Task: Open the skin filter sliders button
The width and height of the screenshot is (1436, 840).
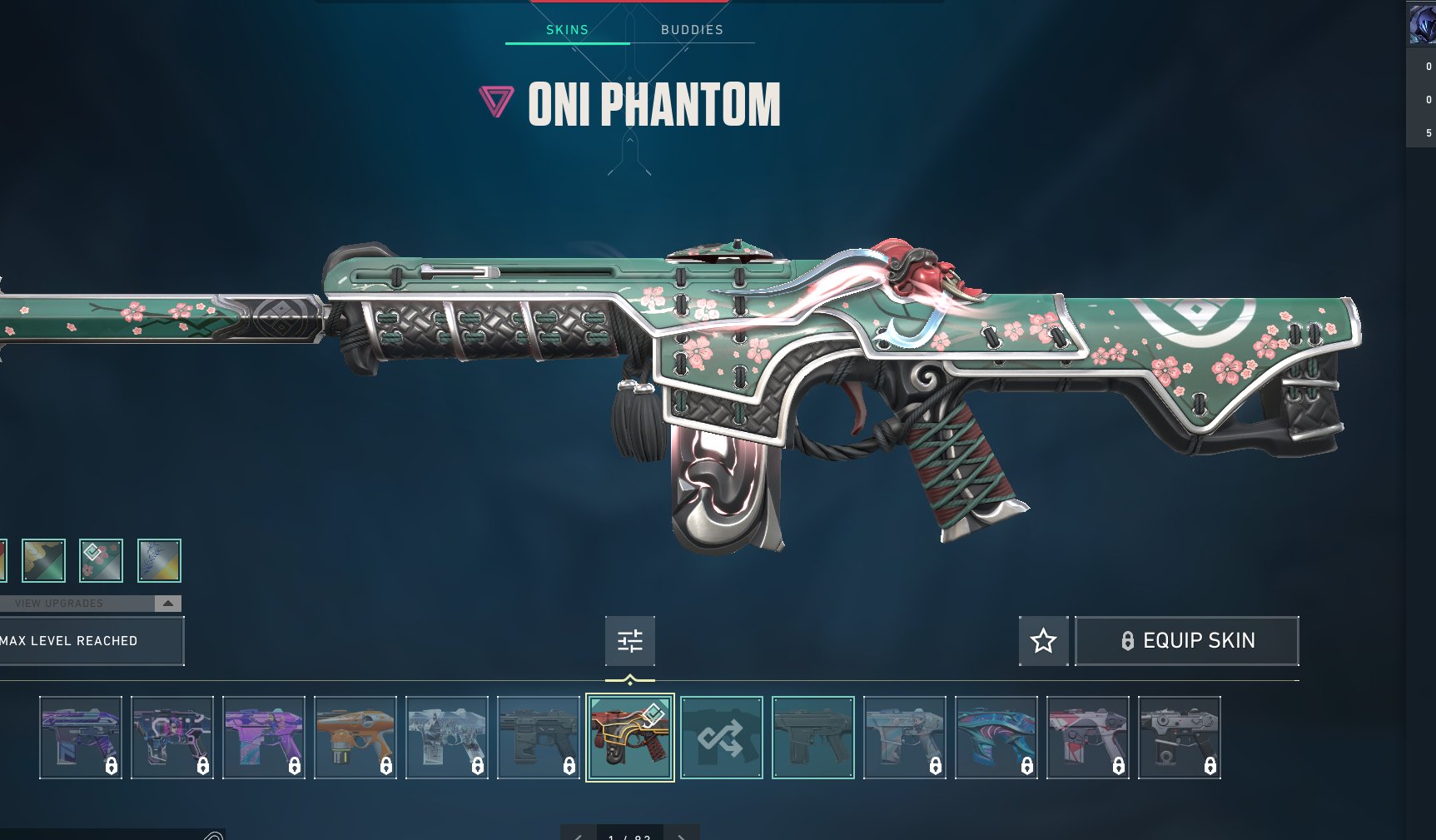Action: click(630, 640)
